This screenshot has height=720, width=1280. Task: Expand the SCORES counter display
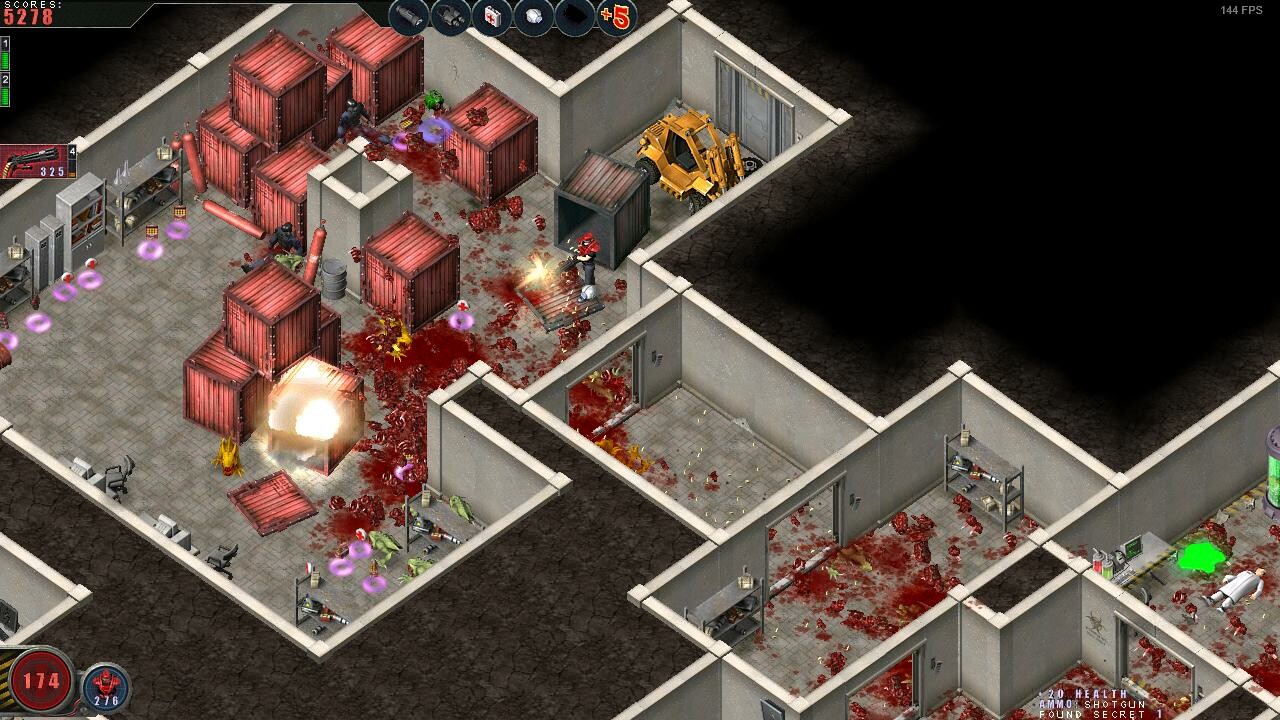click(28, 10)
